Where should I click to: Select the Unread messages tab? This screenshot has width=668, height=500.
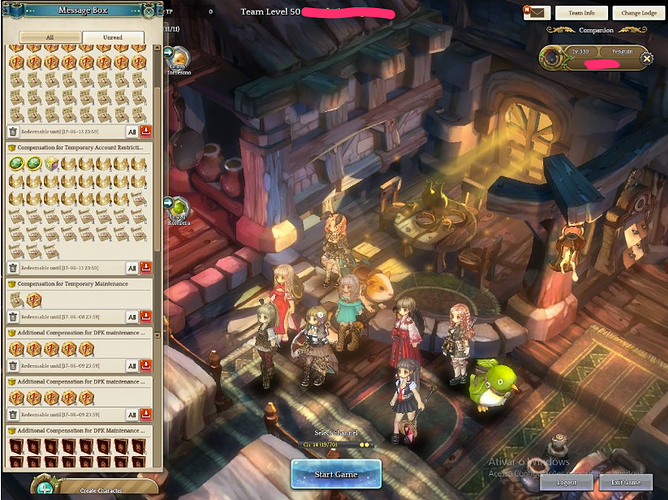coord(112,37)
